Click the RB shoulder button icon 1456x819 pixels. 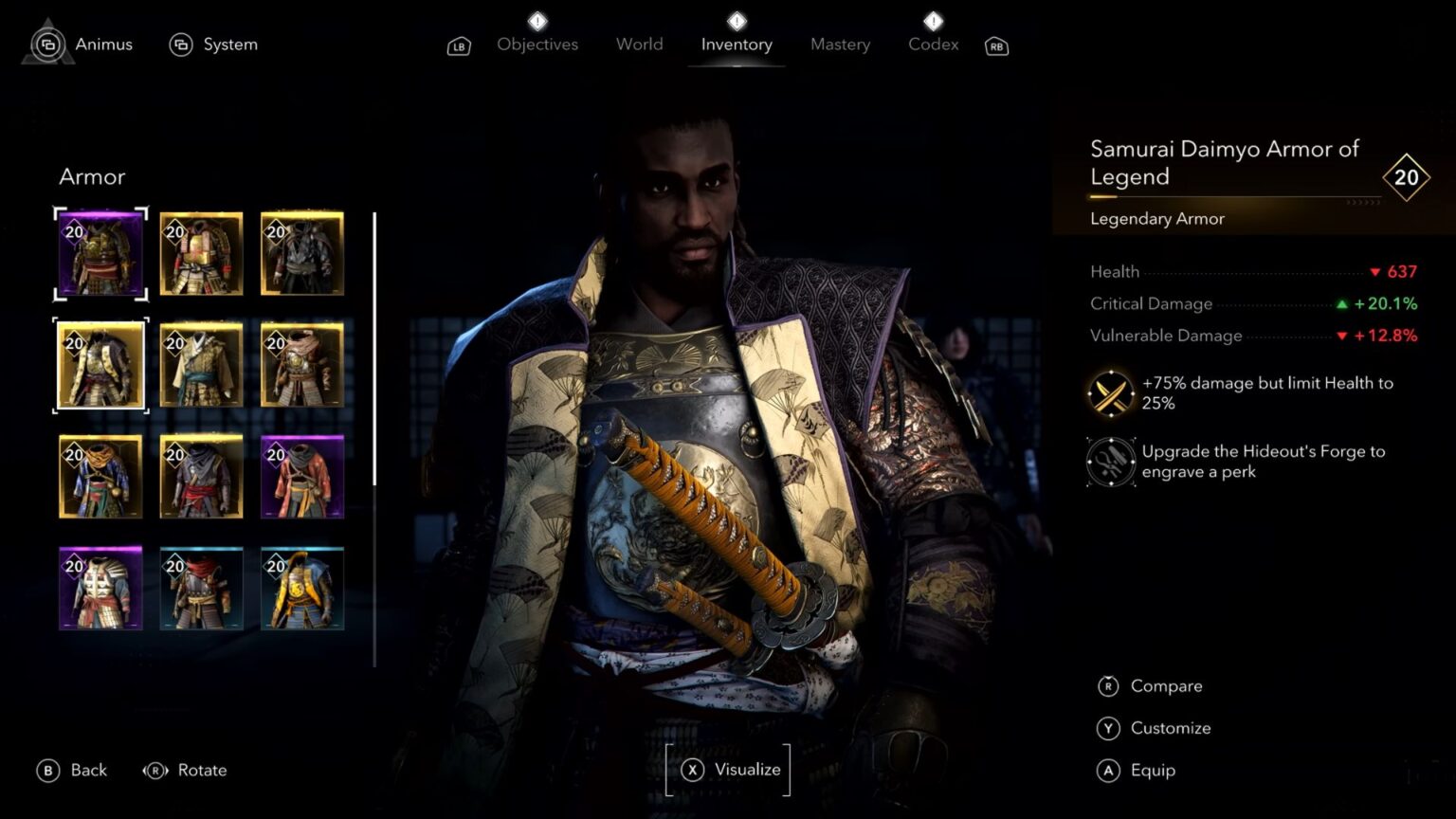(995, 45)
